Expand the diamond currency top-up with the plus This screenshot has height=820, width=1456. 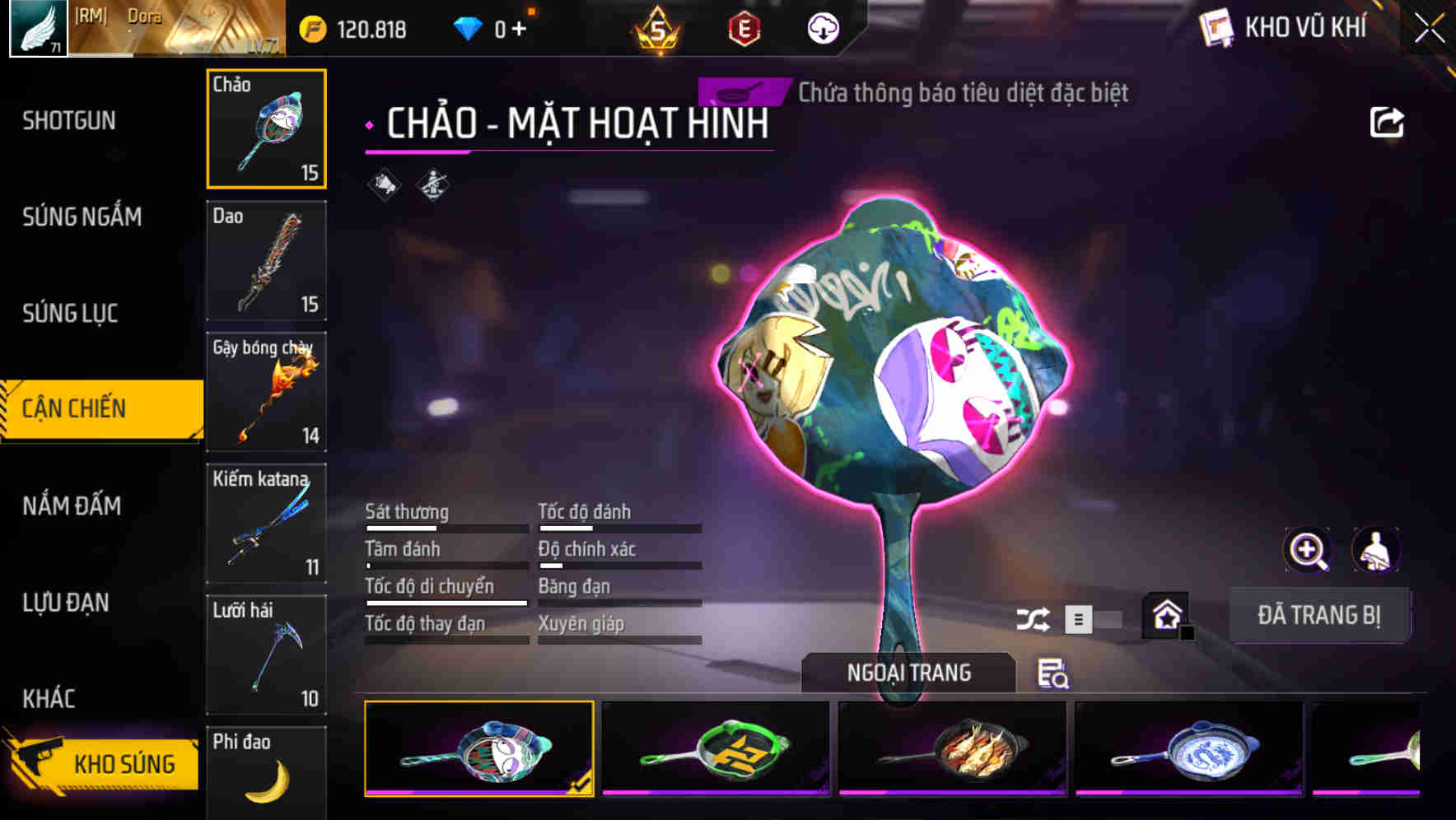[x=520, y=27]
